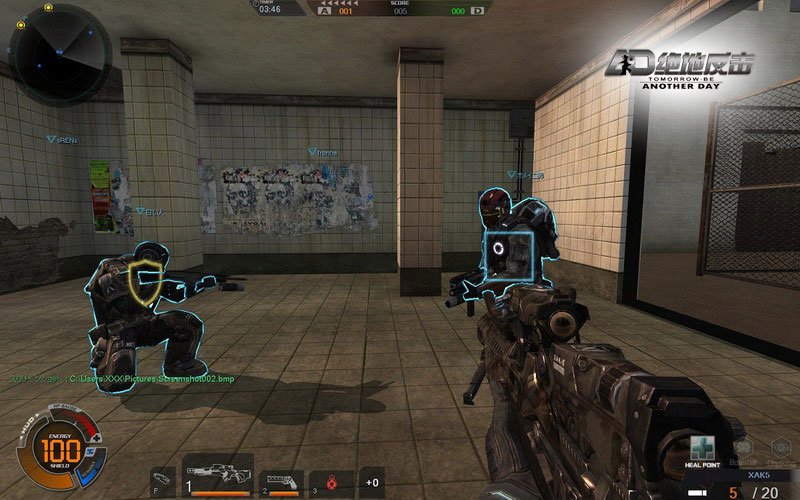This screenshot has width=800, height=500.
Task: Choose the melee knife slot
Action: [x=162, y=481]
